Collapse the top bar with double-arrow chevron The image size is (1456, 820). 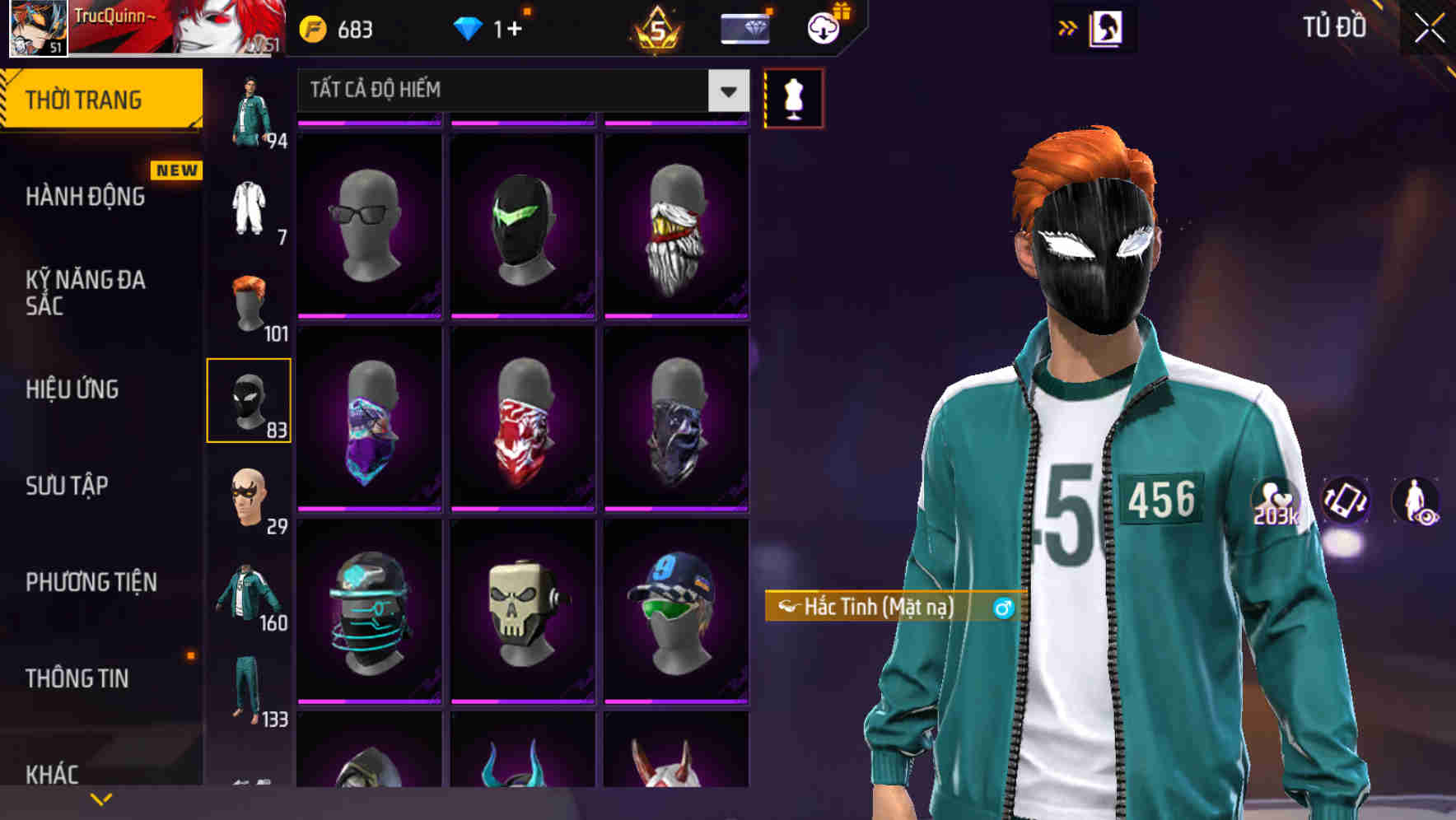click(x=1068, y=27)
